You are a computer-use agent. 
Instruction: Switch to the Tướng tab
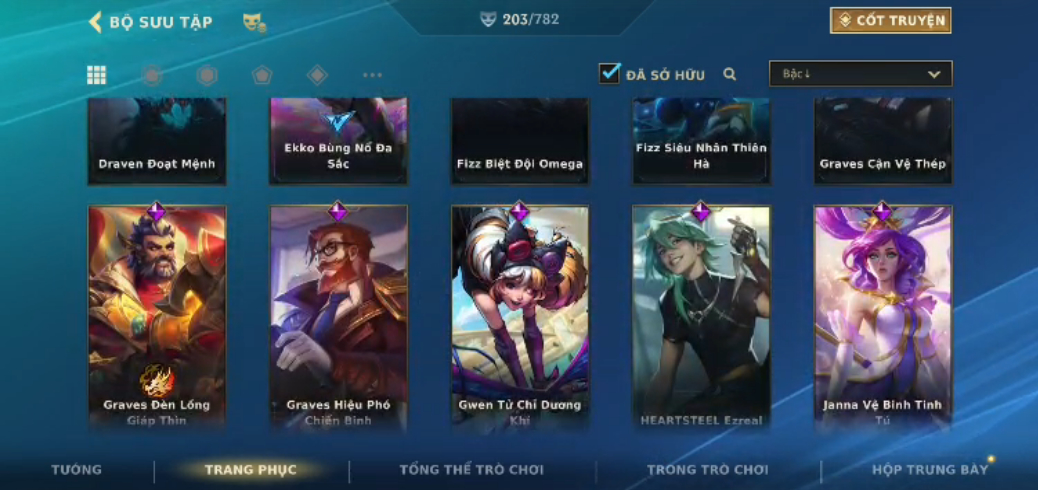pos(77,470)
